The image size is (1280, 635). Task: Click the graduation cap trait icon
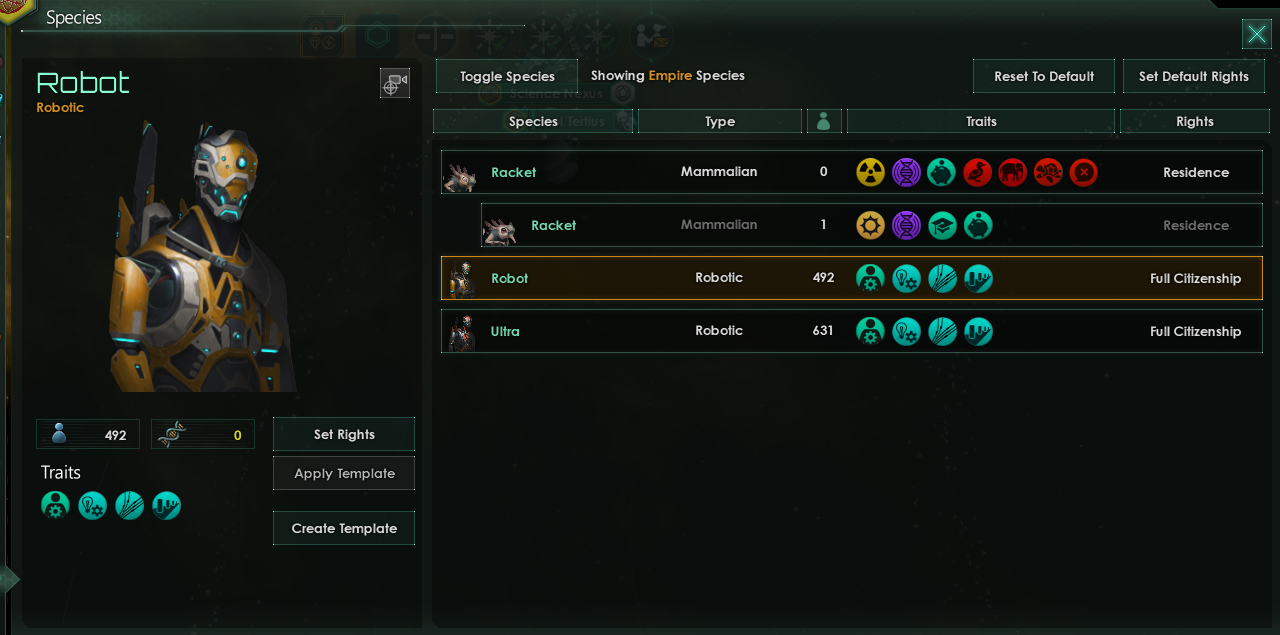click(x=942, y=226)
